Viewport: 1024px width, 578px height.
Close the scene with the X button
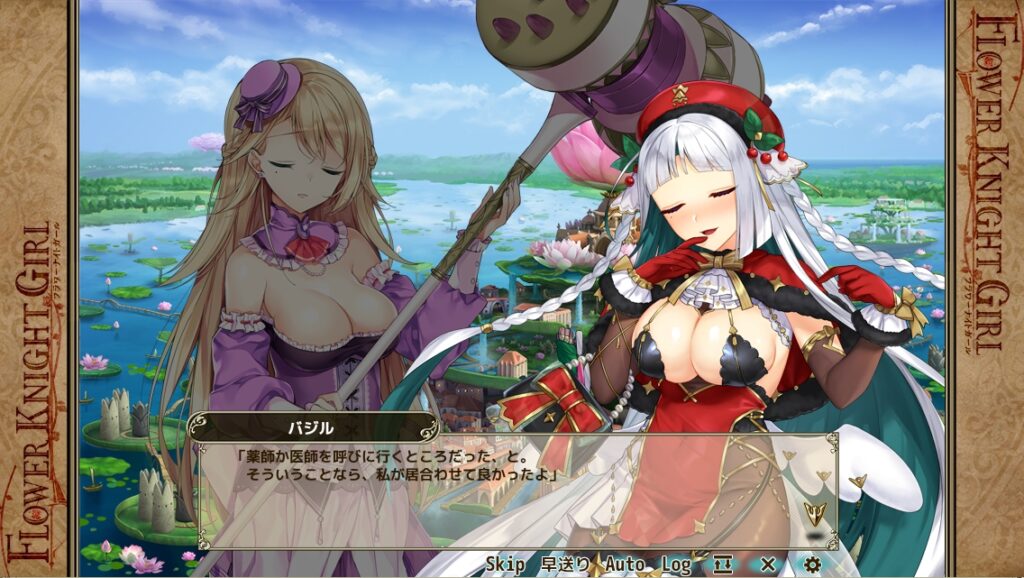point(768,565)
